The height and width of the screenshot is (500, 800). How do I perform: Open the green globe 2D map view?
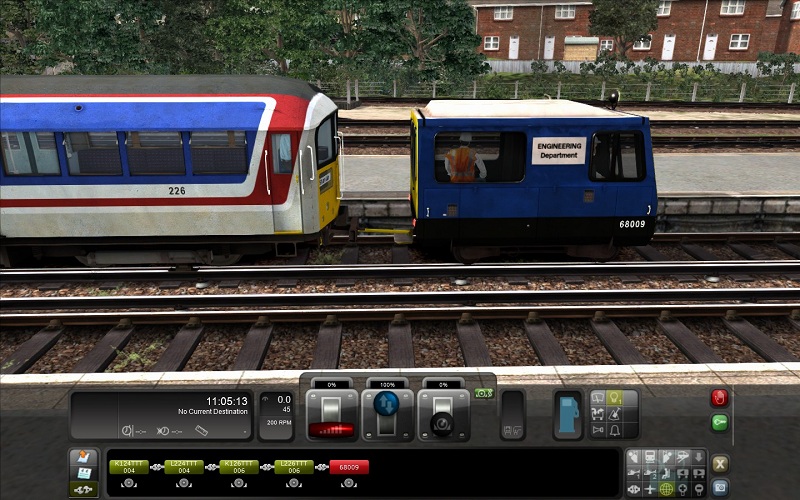point(665,489)
